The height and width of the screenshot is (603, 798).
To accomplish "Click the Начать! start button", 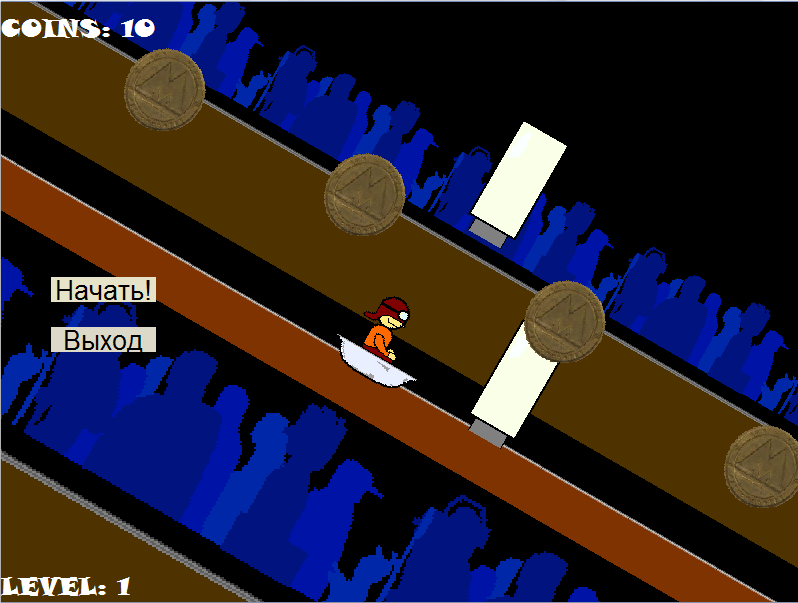I will pyautogui.click(x=103, y=290).
